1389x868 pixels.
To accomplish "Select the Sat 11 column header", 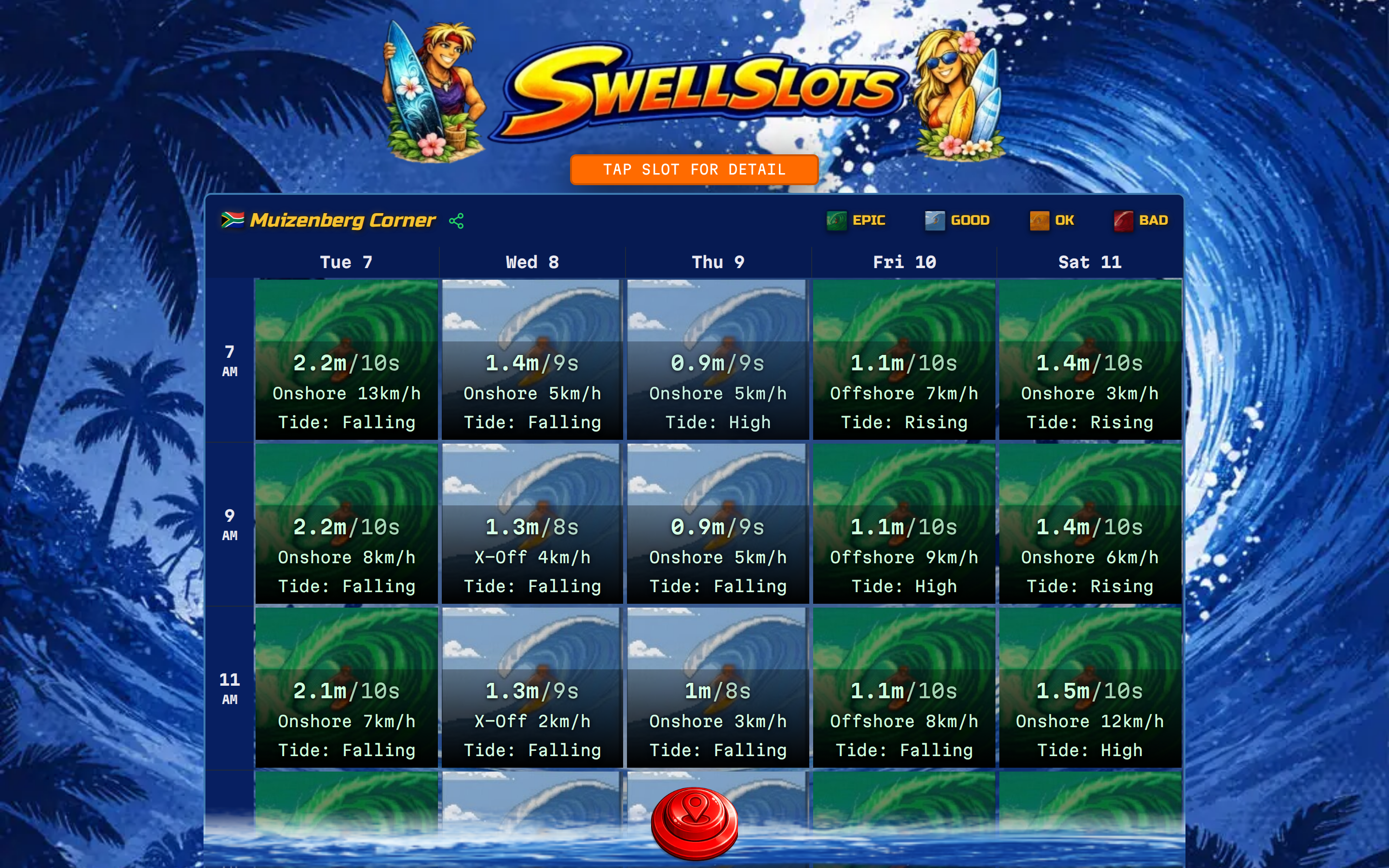I will tap(1089, 262).
